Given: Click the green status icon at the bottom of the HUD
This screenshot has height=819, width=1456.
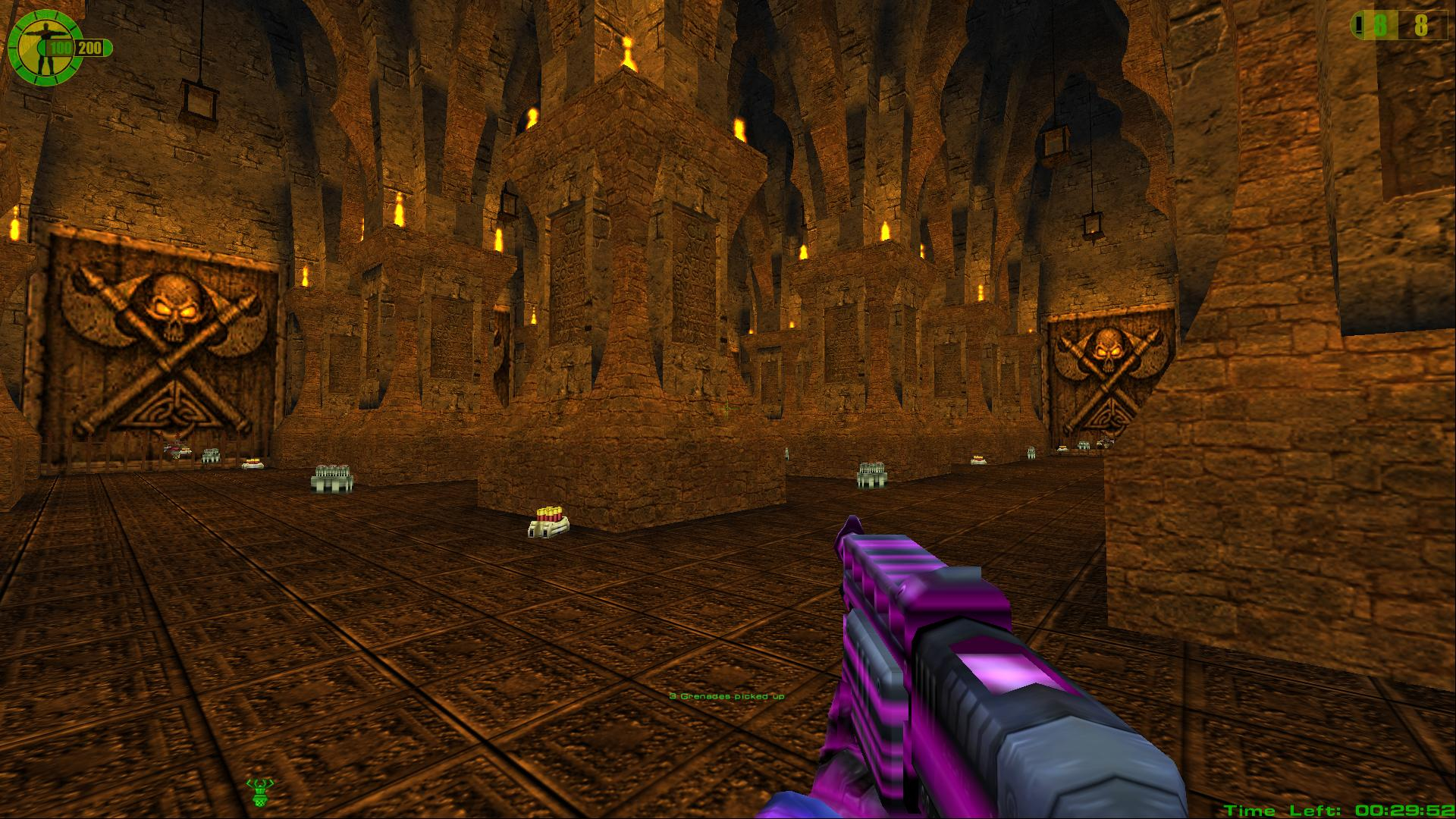Looking at the screenshot, I should [260, 792].
